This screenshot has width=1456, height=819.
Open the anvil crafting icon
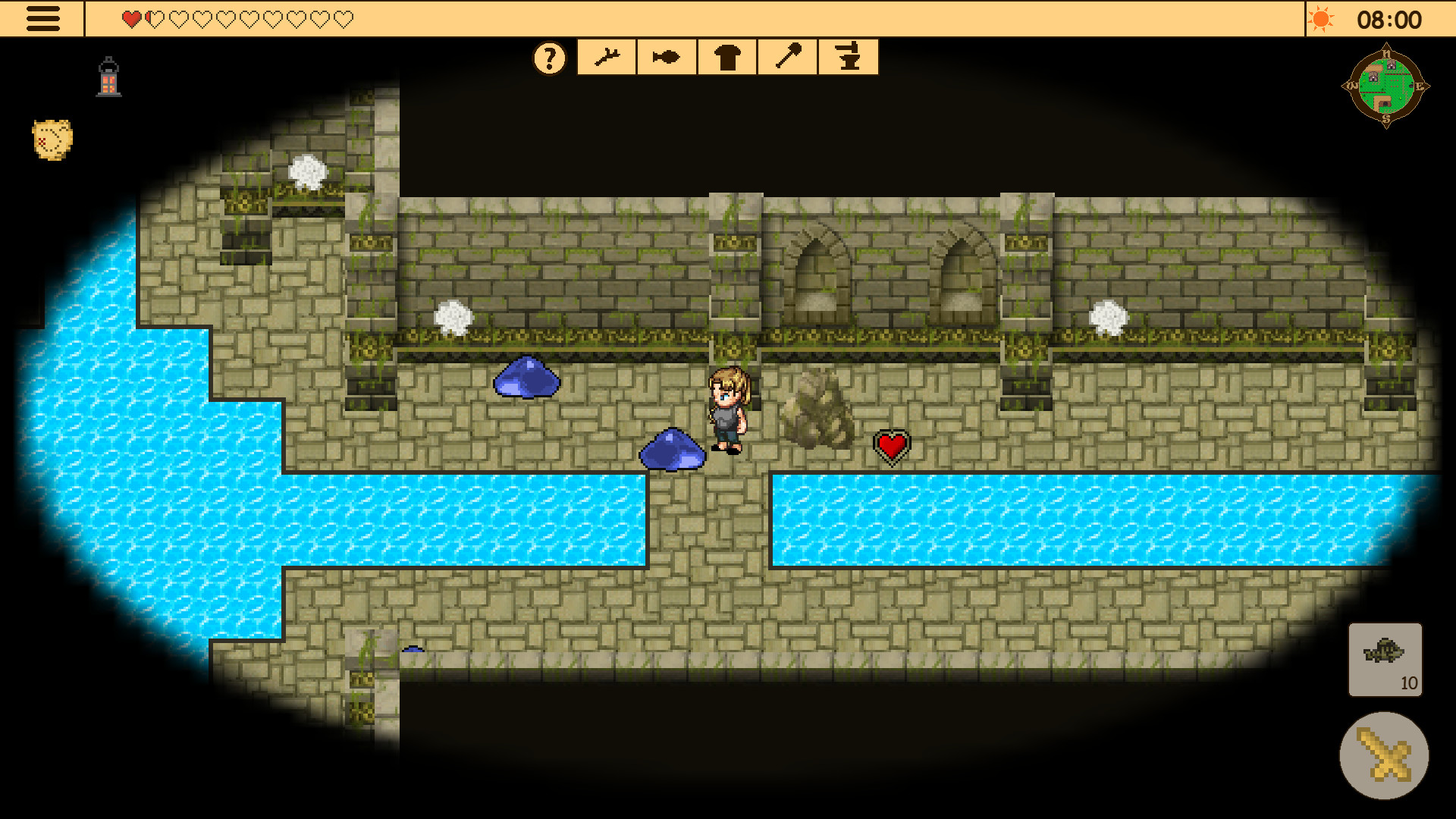pos(848,56)
